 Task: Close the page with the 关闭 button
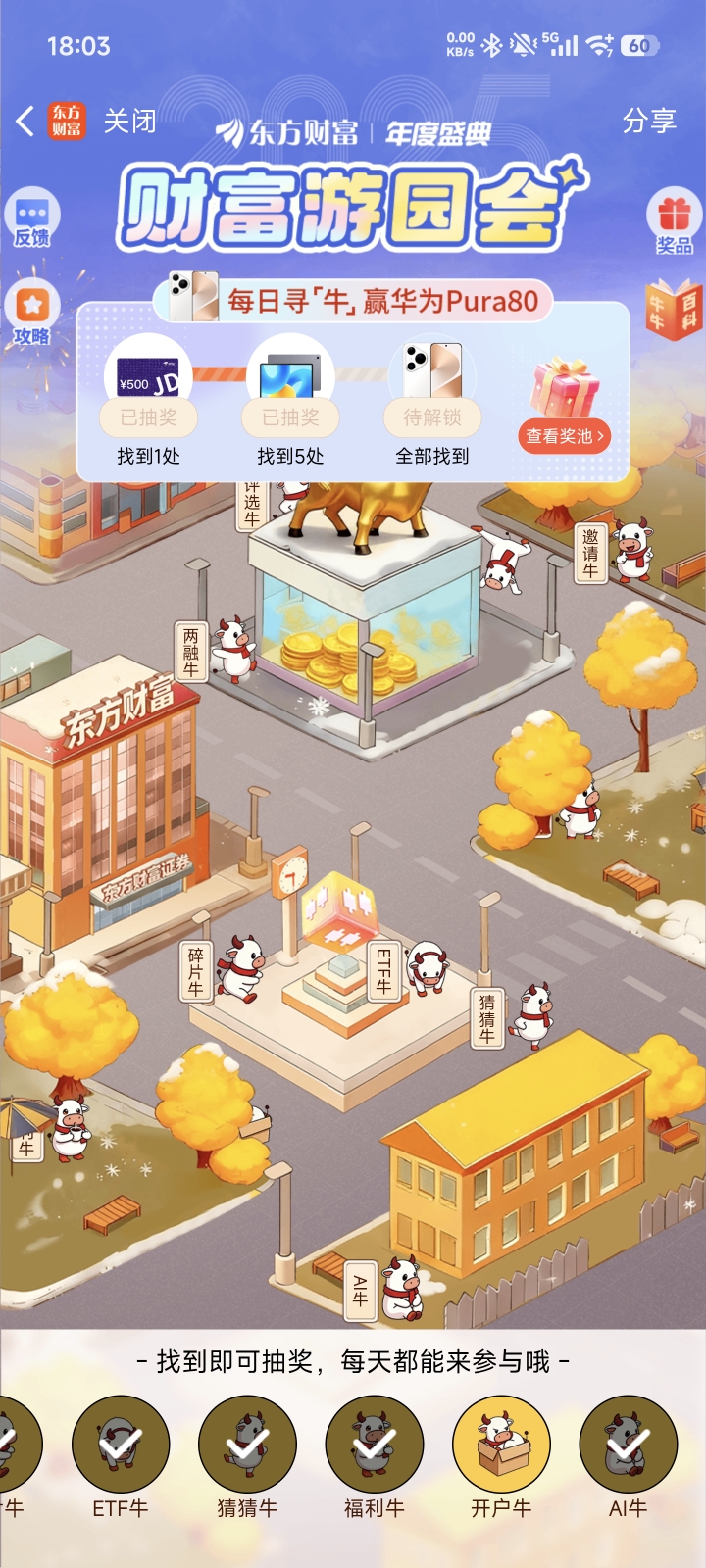129,122
